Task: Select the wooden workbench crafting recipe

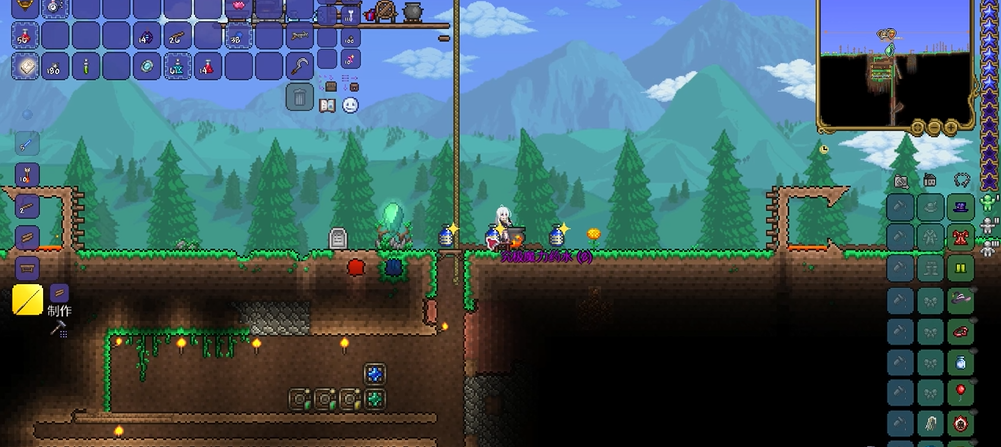Action: pyautogui.click(x=27, y=267)
